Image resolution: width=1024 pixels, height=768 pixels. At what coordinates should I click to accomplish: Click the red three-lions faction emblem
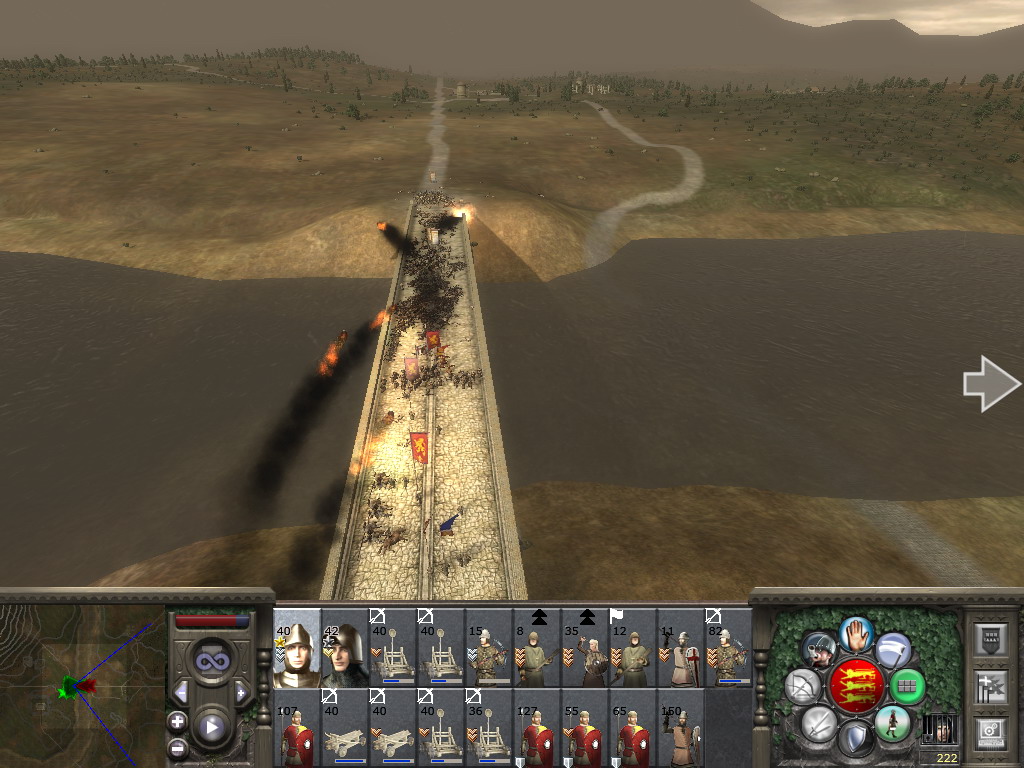point(856,686)
